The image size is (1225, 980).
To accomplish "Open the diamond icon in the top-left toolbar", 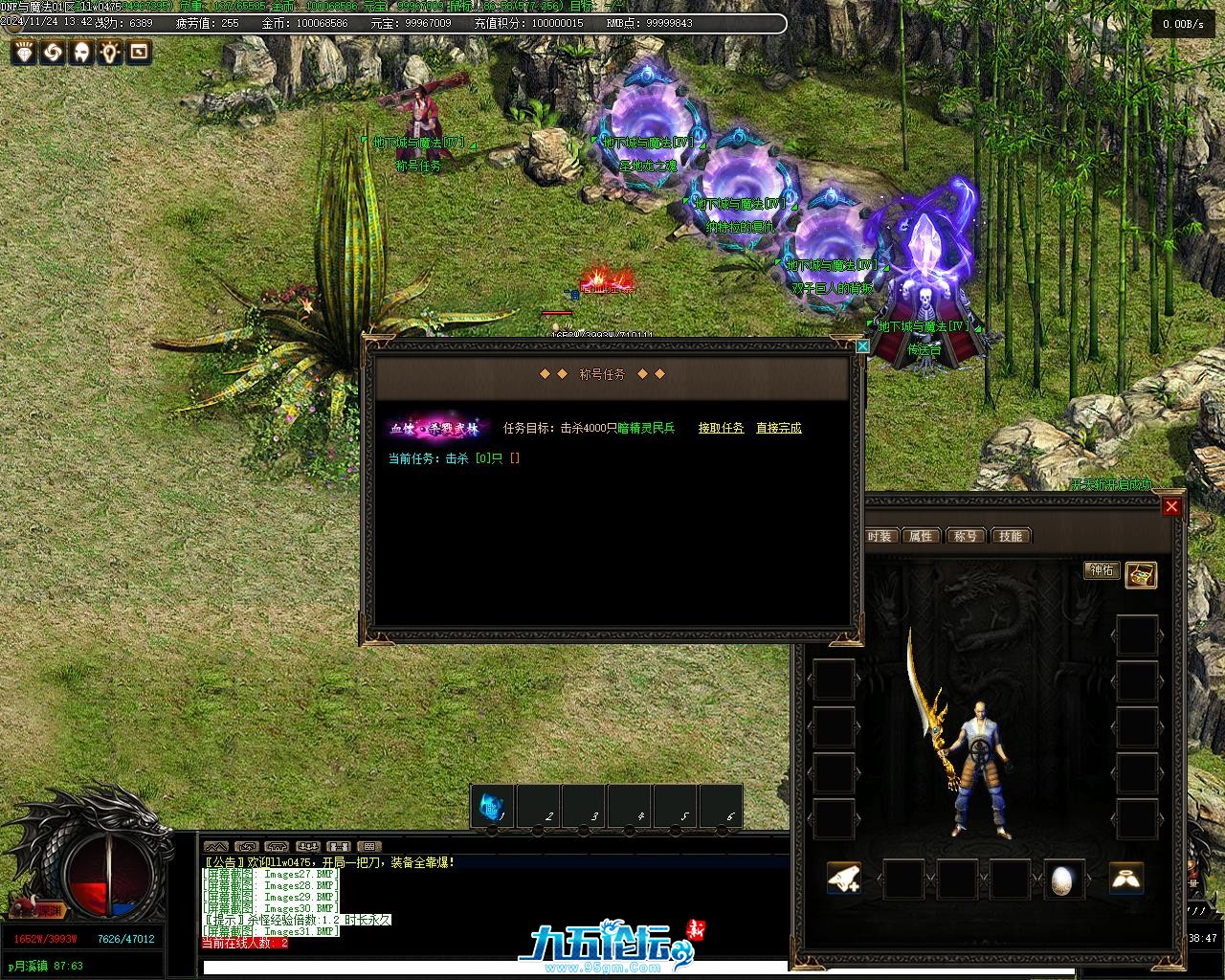I will click(x=24, y=52).
